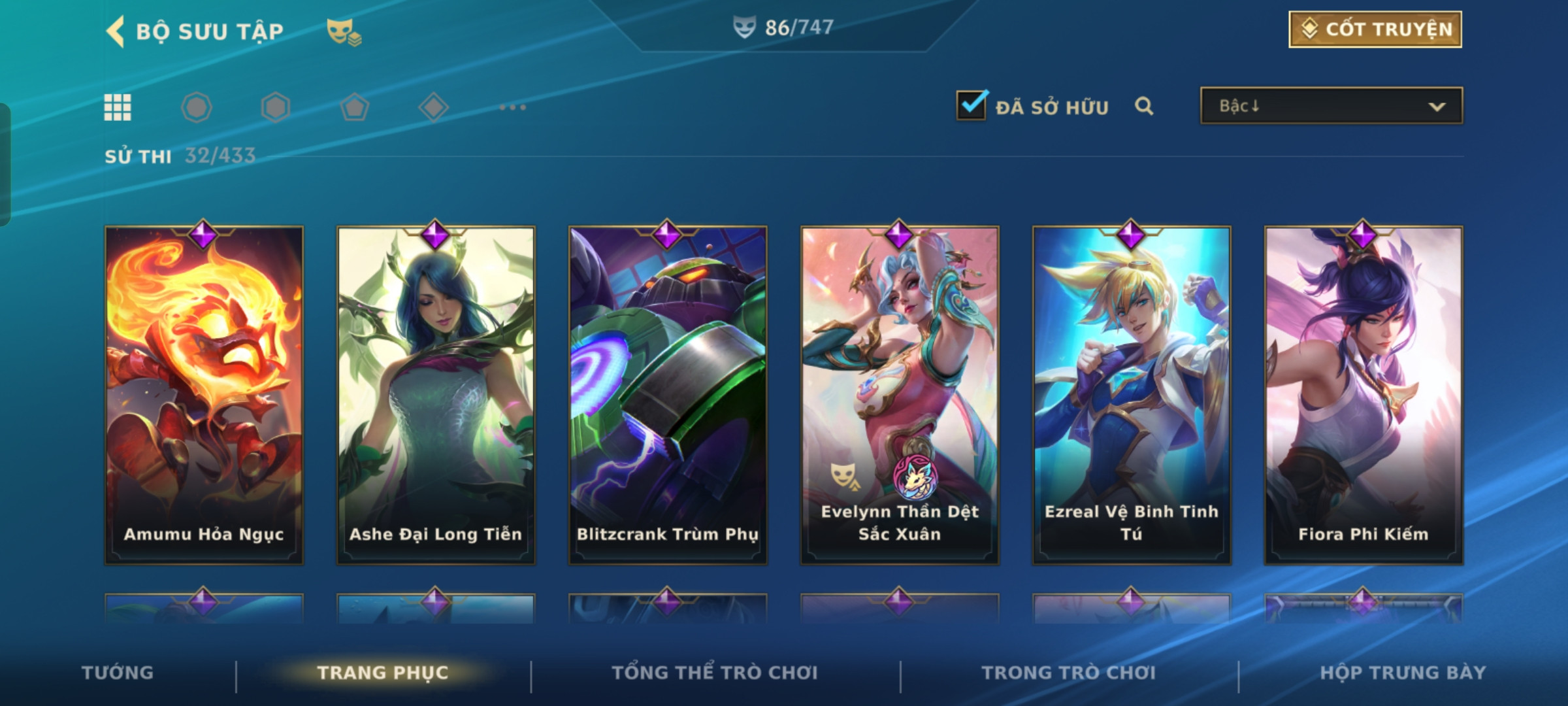Image resolution: width=1568 pixels, height=706 pixels.
Task: Open the Hộp Trưng Bày tab
Action: (x=1403, y=673)
